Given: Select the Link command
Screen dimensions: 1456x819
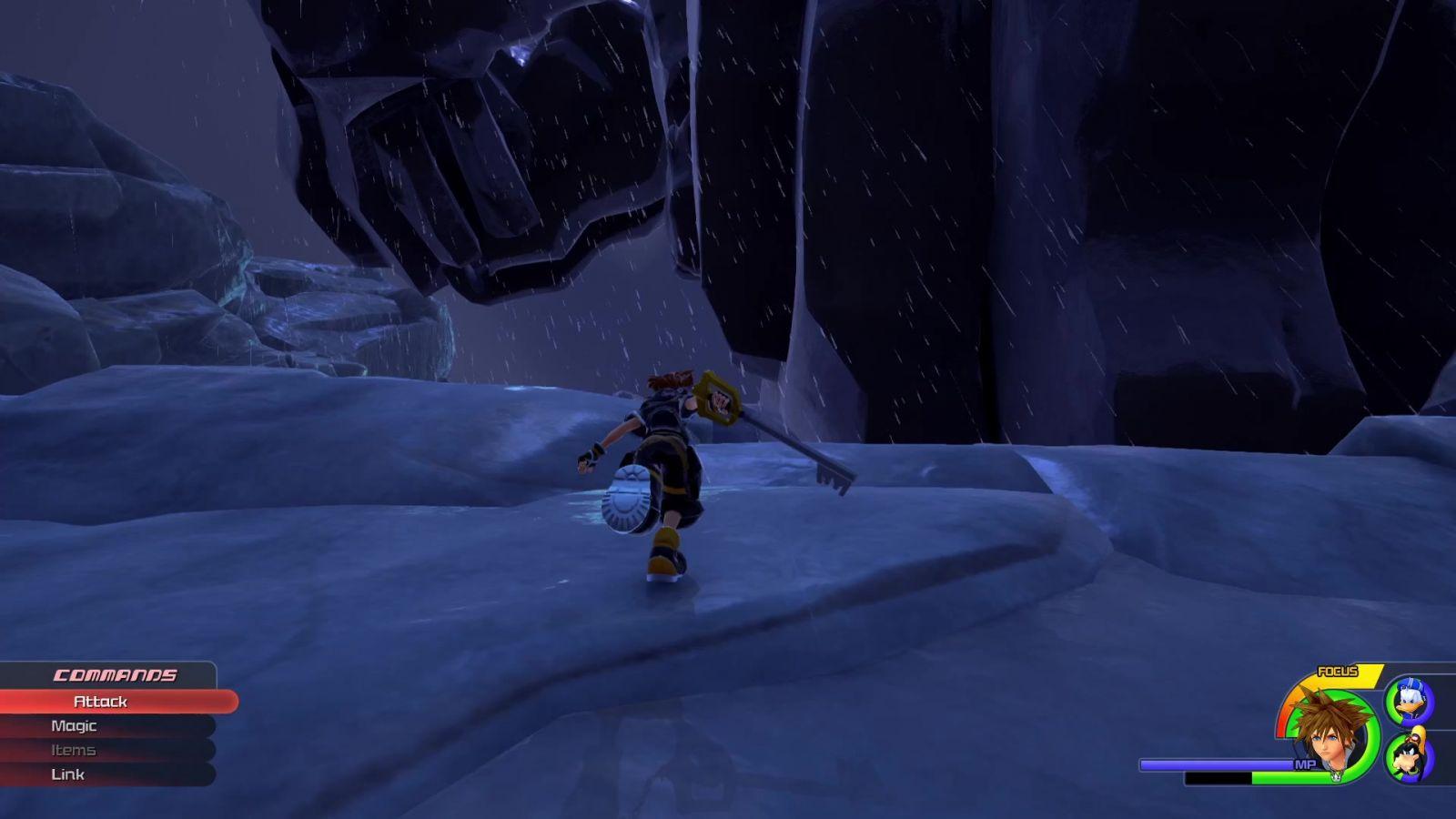Looking at the screenshot, I should [x=68, y=774].
